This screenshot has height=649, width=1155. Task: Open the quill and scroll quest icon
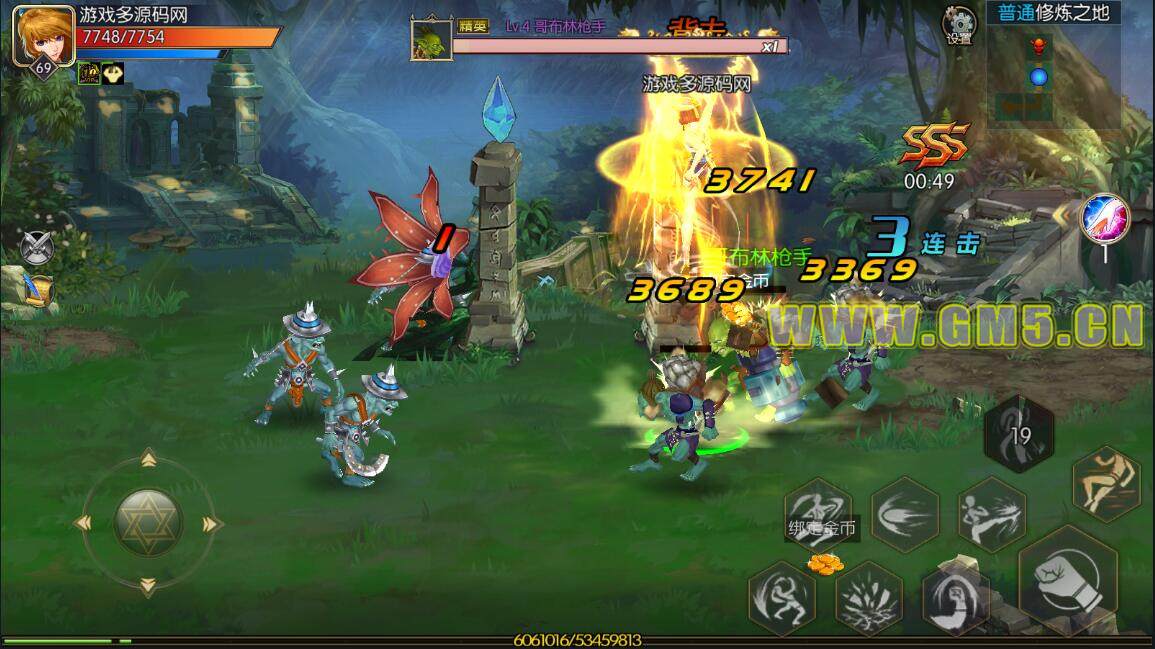37,287
